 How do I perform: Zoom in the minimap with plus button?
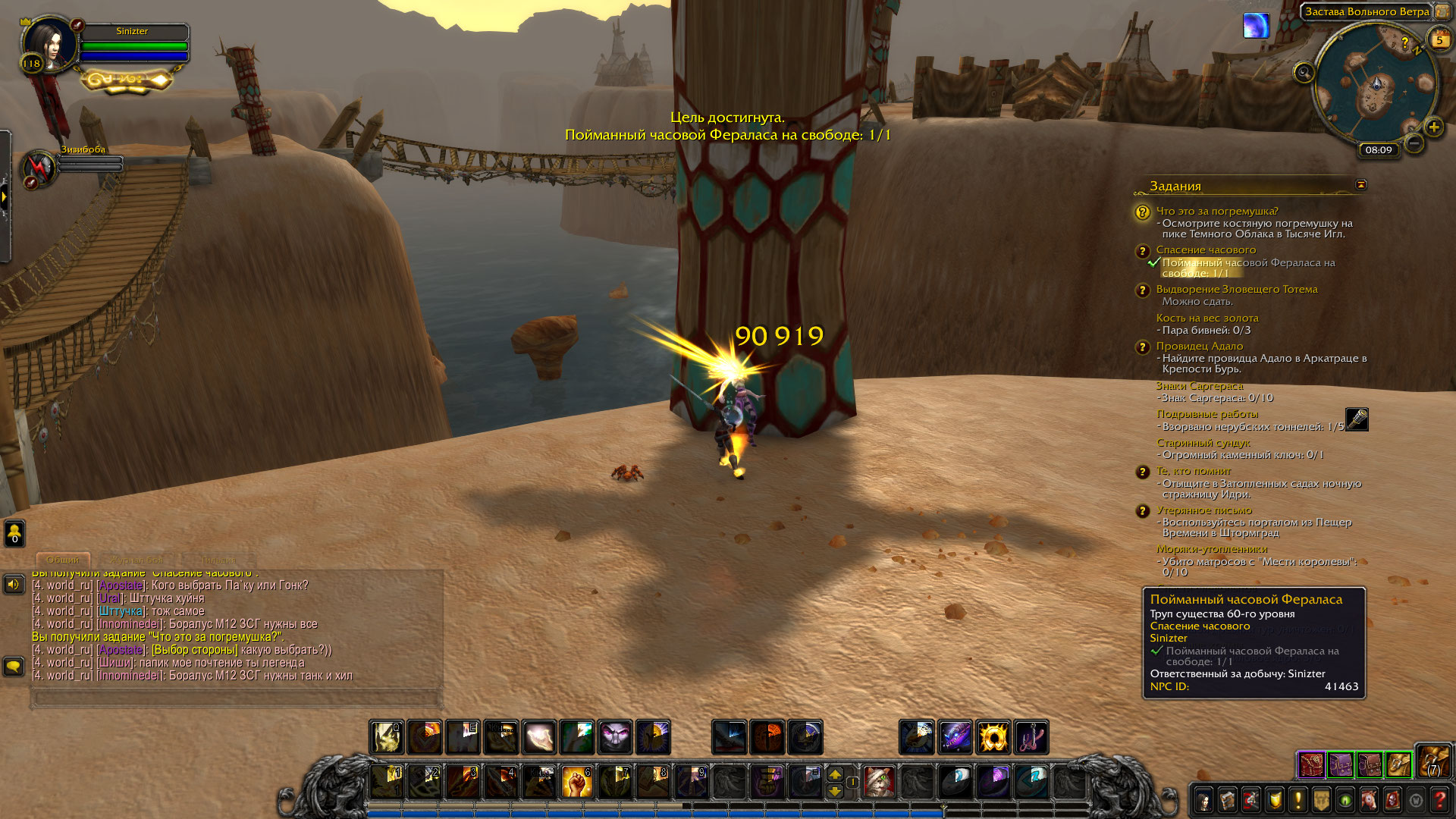click(1433, 127)
